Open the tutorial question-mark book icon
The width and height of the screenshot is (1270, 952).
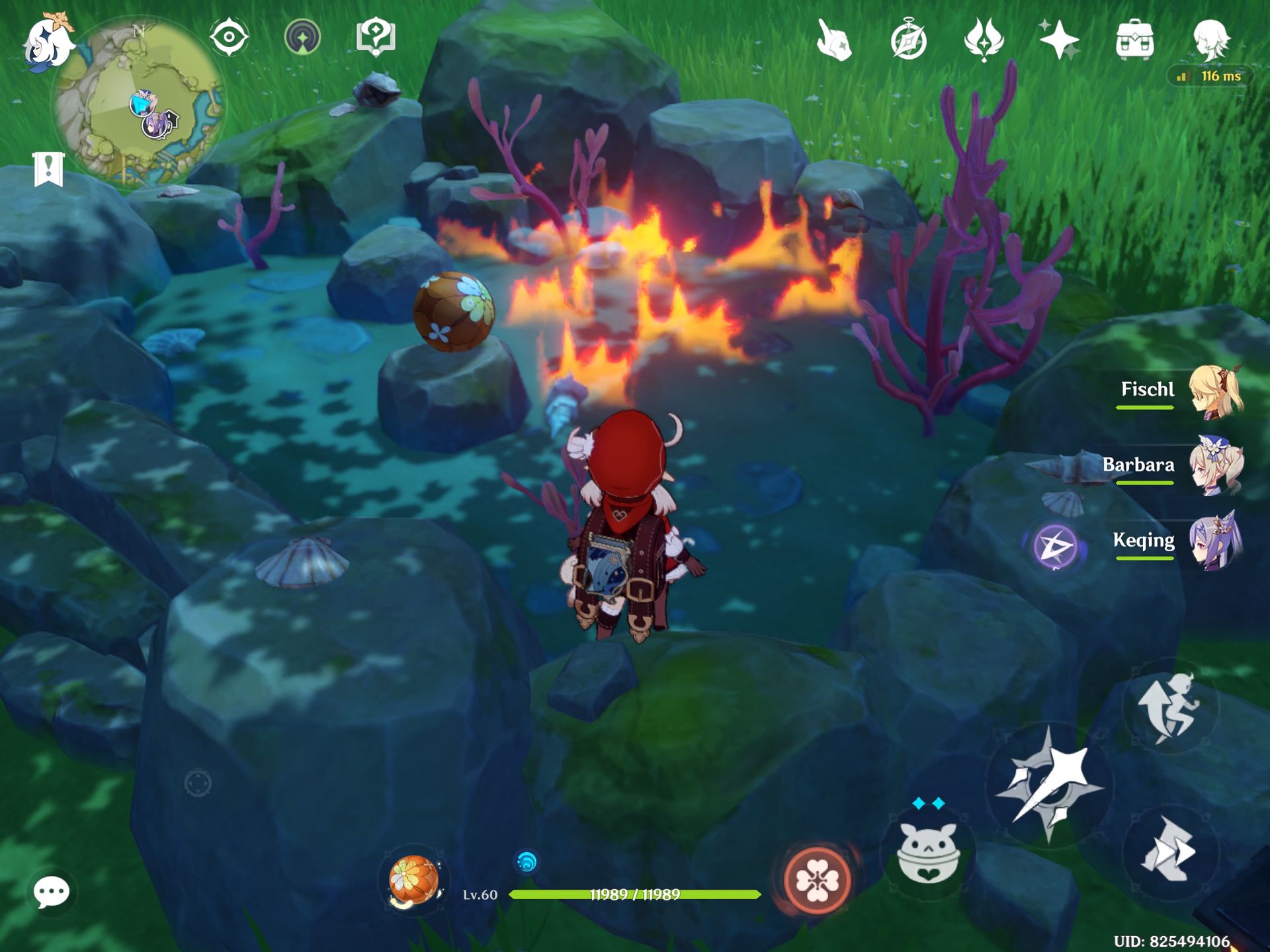pos(376,37)
